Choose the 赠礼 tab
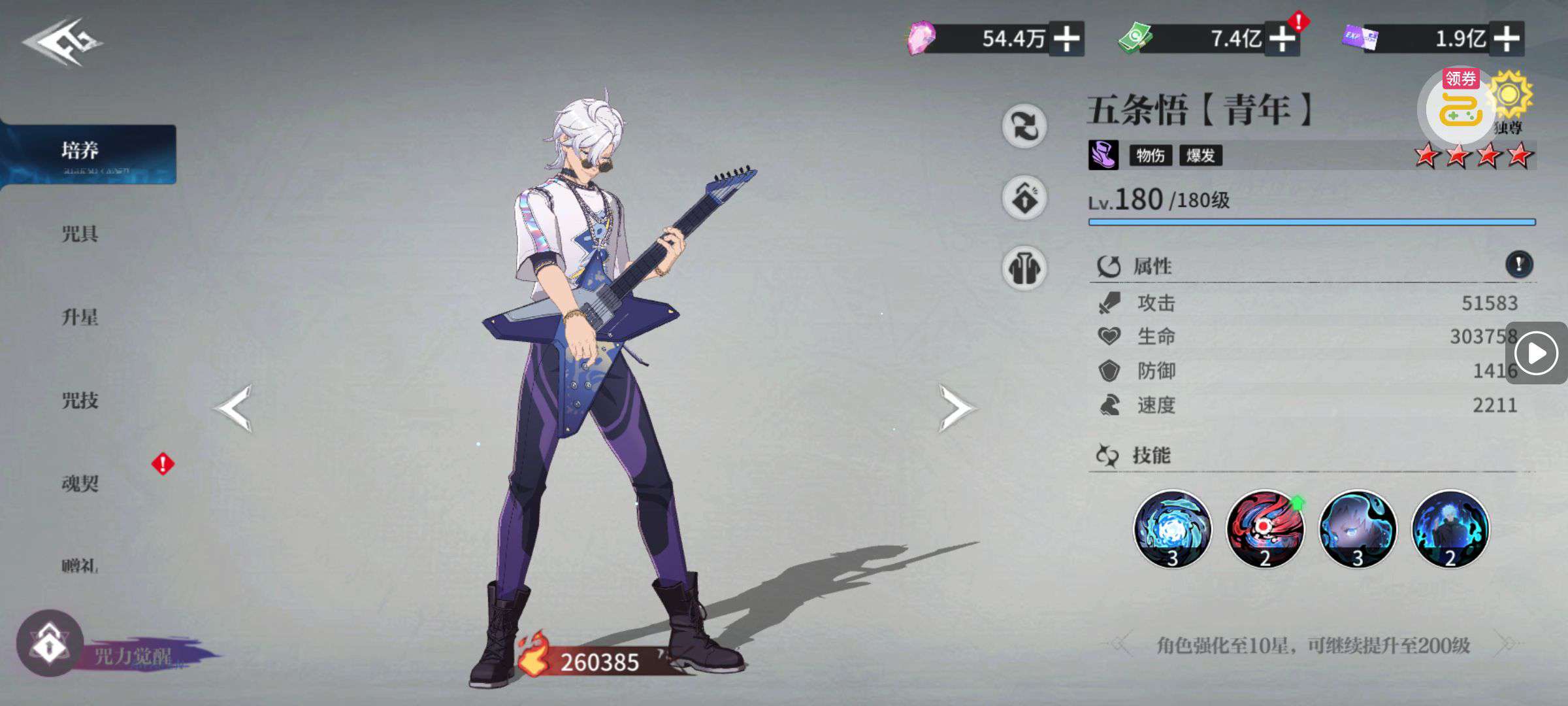 pyautogui.click(x=80, y=565)
